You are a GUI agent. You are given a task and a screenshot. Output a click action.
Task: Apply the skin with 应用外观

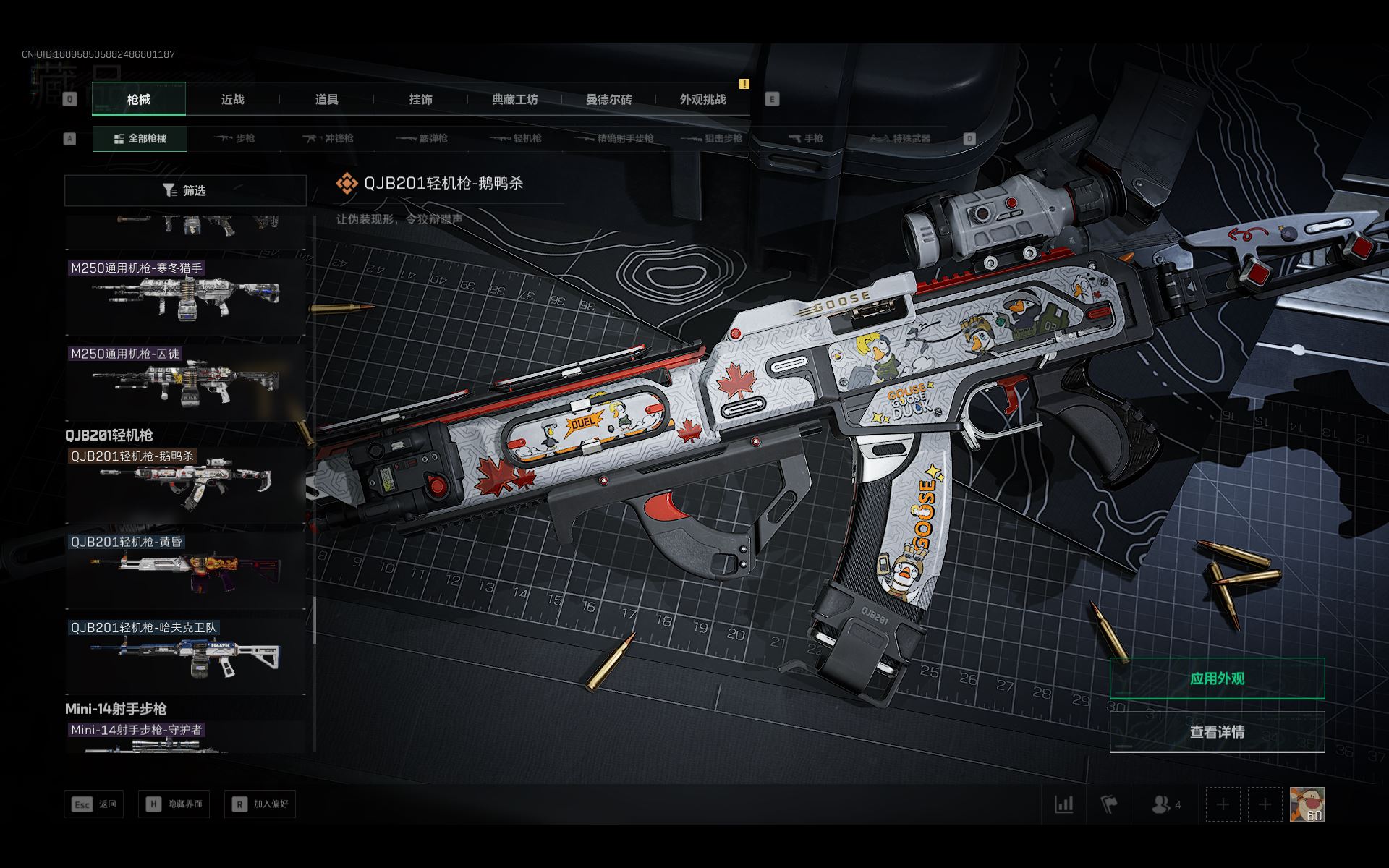tap(1217, 678)
